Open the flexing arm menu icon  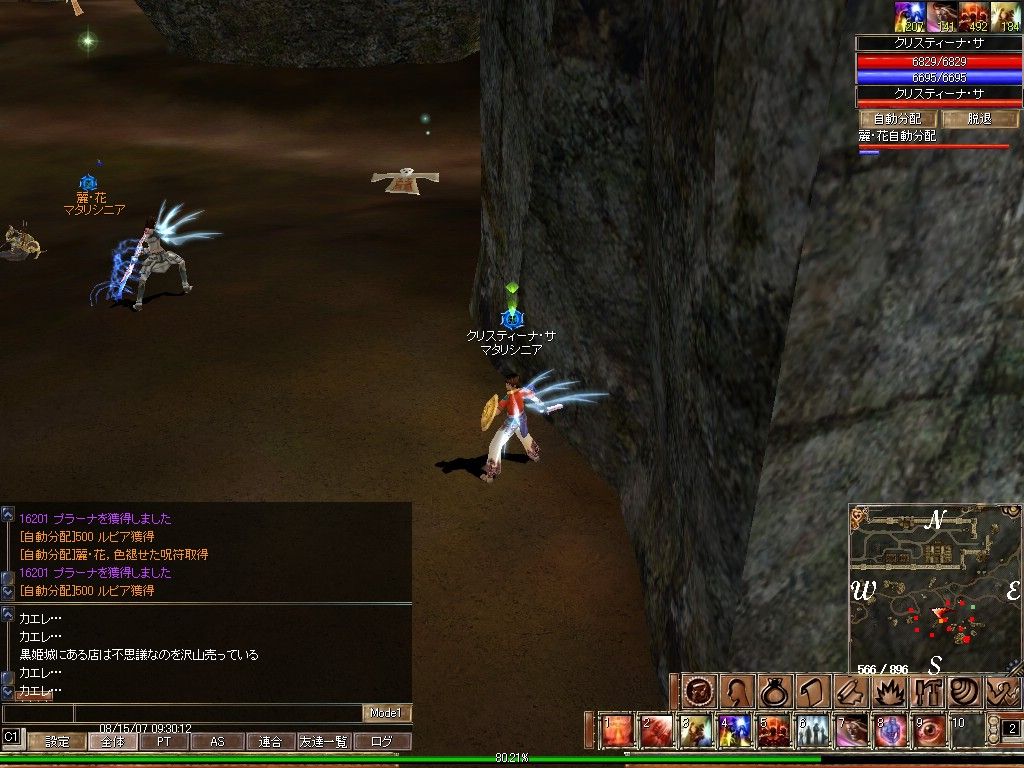coord(1003,691)
